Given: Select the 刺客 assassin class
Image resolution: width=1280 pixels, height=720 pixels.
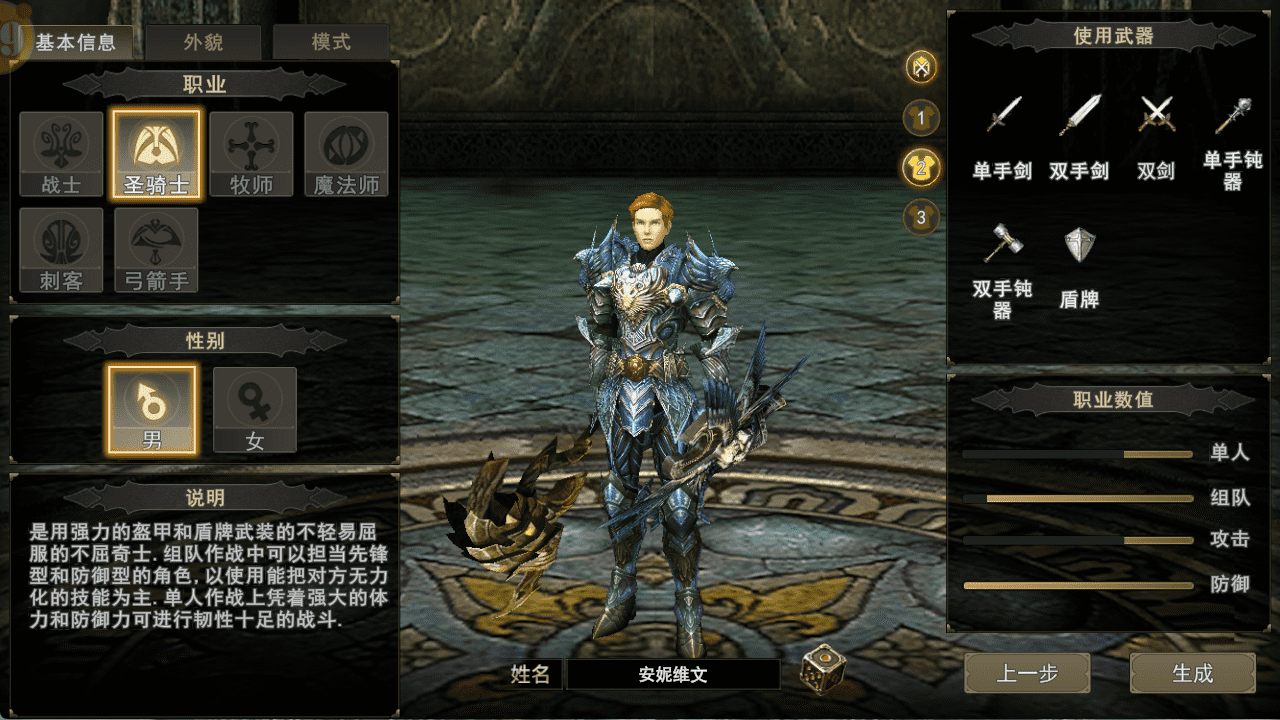Looking at the screenshot, I should coord(61,250).
